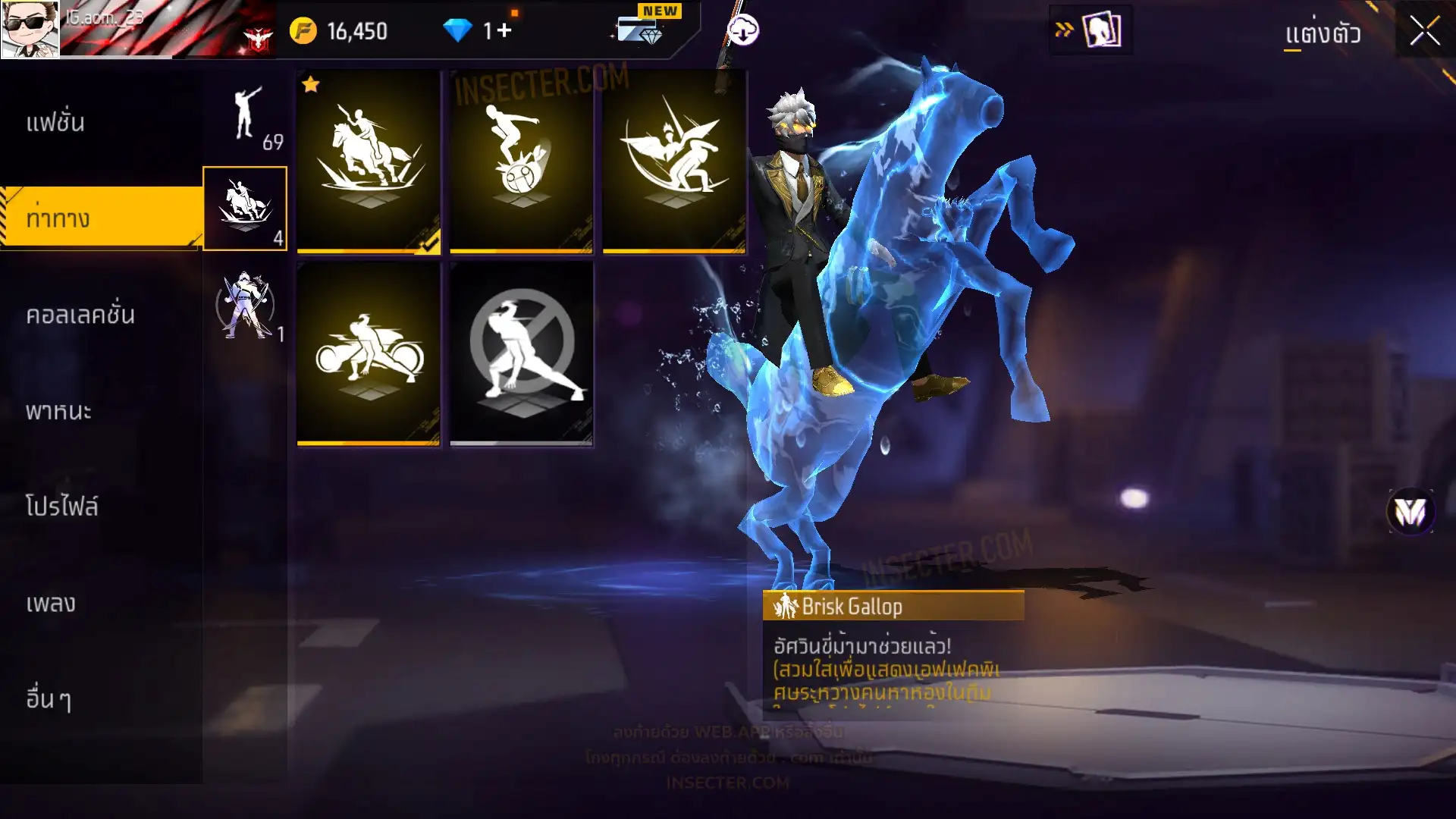The image size is (1456, 819).
Task: Tap the cloud download icon
Action: 743,31
